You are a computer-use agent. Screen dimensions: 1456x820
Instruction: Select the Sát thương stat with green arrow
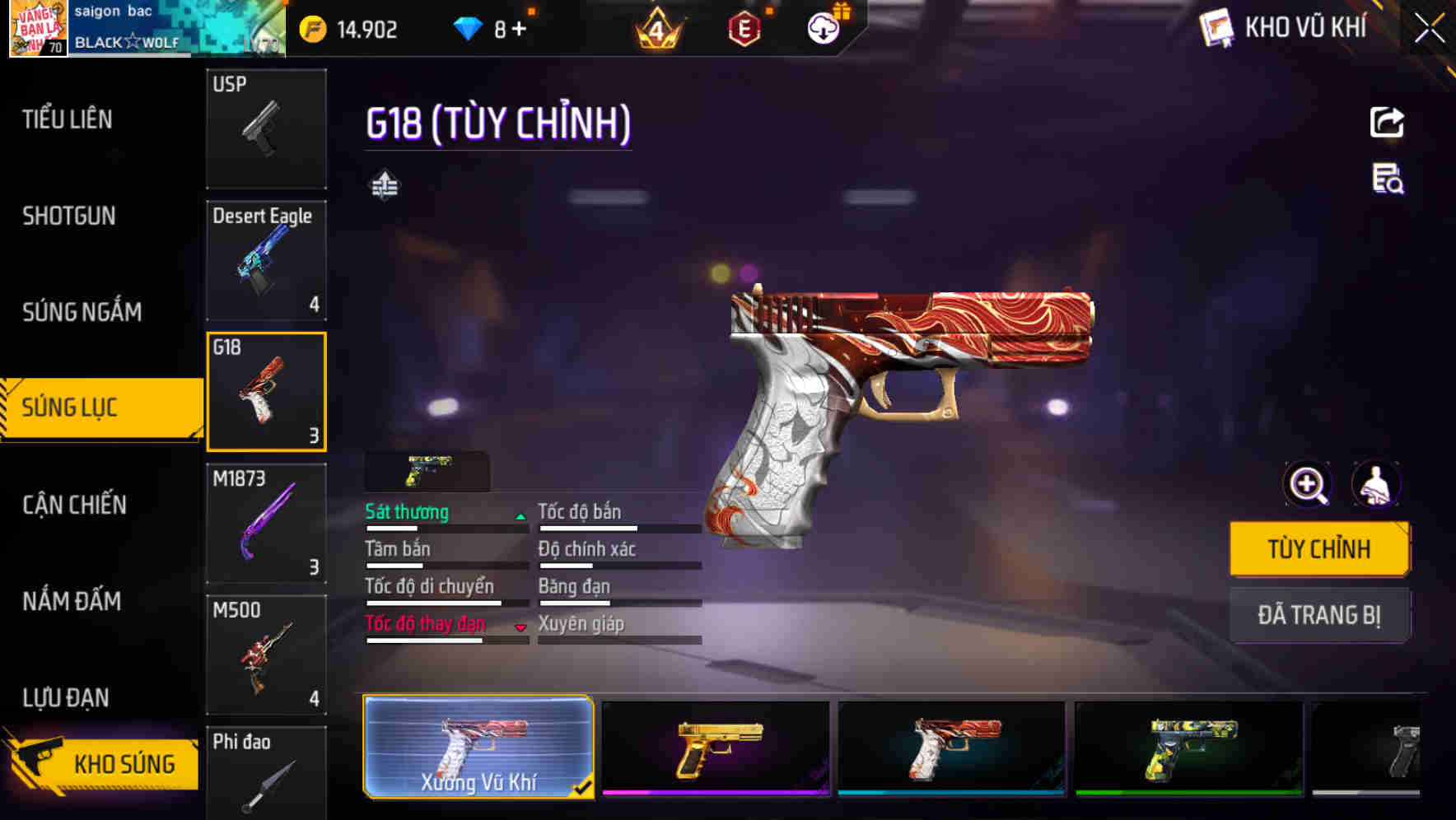point(407,512)
